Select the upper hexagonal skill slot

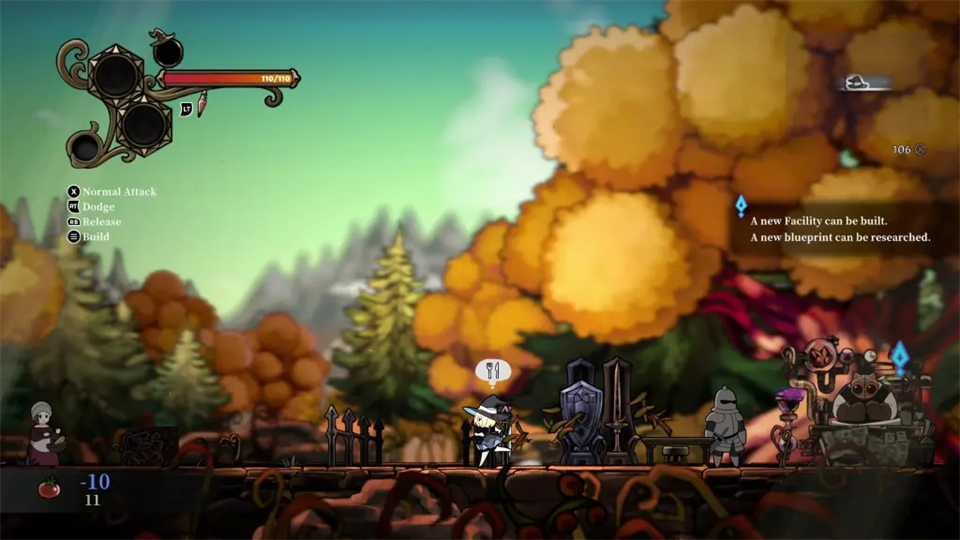tap(118, 74)
